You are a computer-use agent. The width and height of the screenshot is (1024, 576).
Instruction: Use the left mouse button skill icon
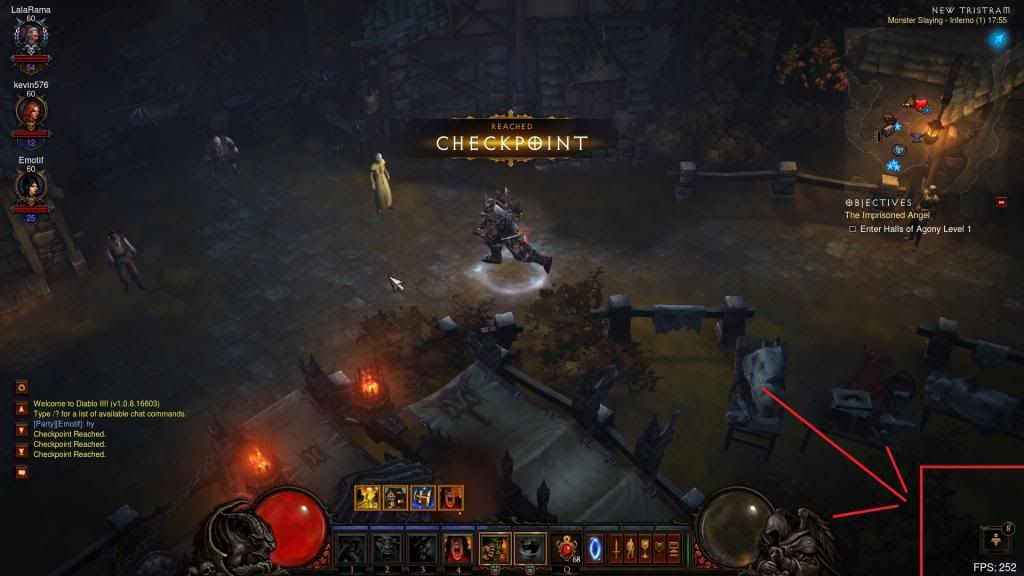coord(493,548)
